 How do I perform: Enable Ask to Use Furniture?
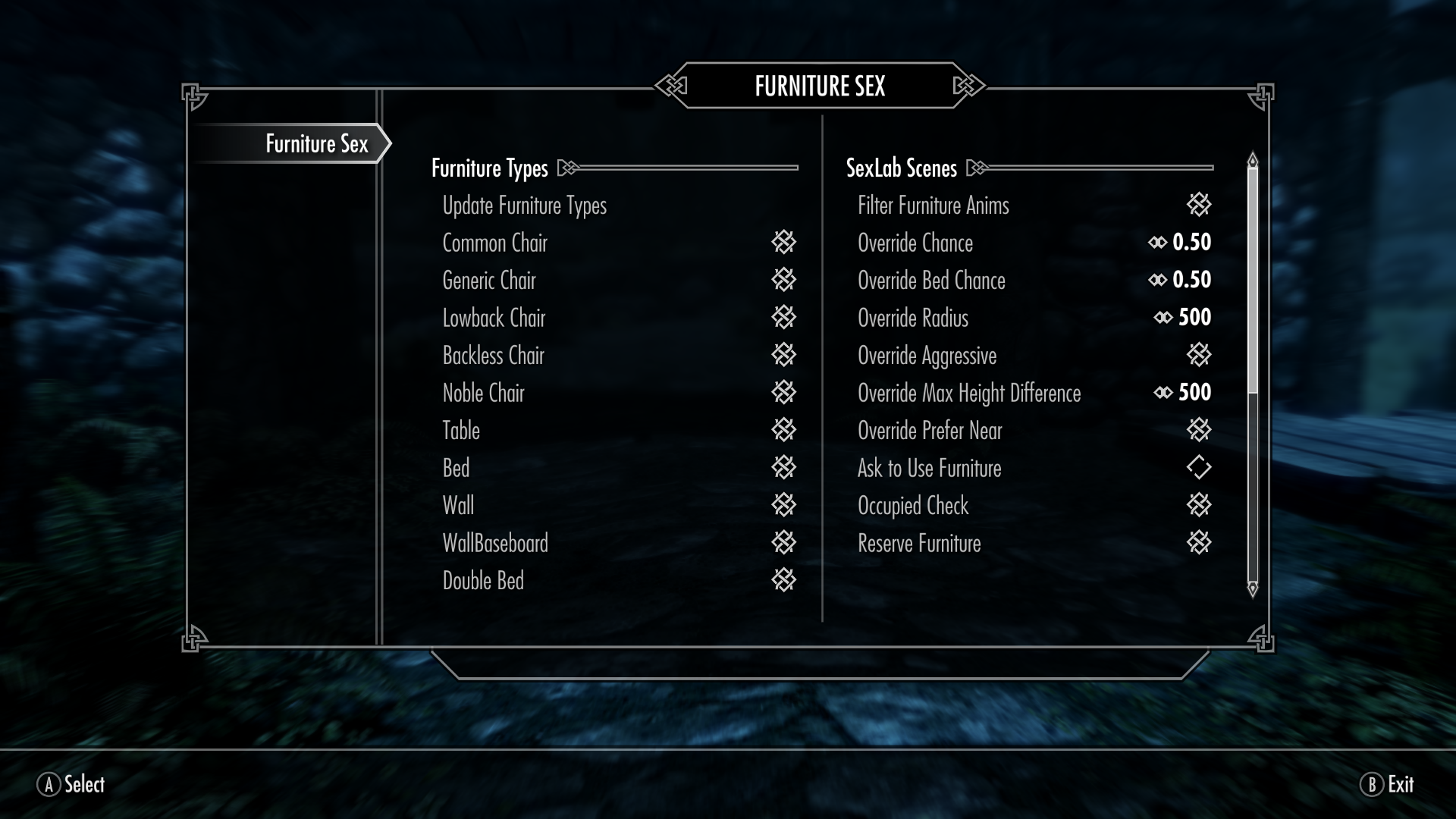[x=1198, y=467]
